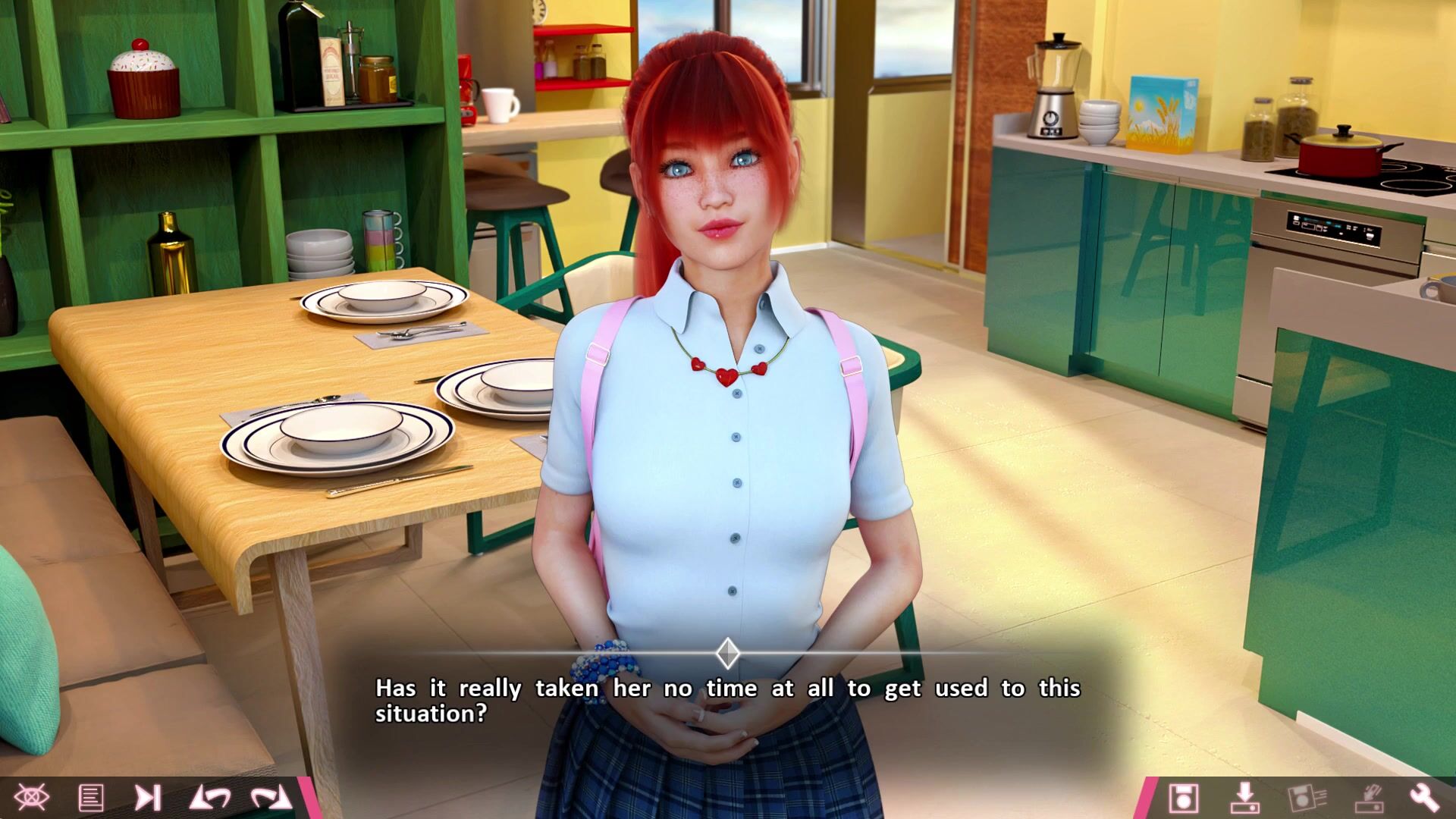Quick save with the speeding floppy icon
Viewport: 1456px width, 819px height.
1307,798
